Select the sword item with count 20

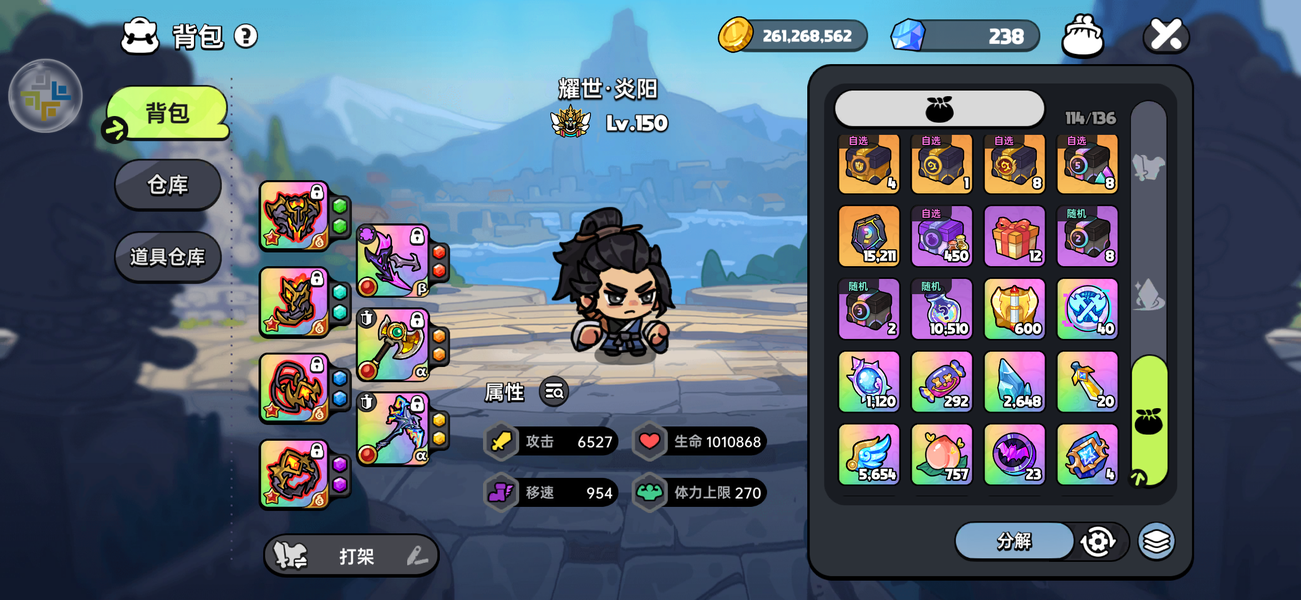click(1087, 381)
